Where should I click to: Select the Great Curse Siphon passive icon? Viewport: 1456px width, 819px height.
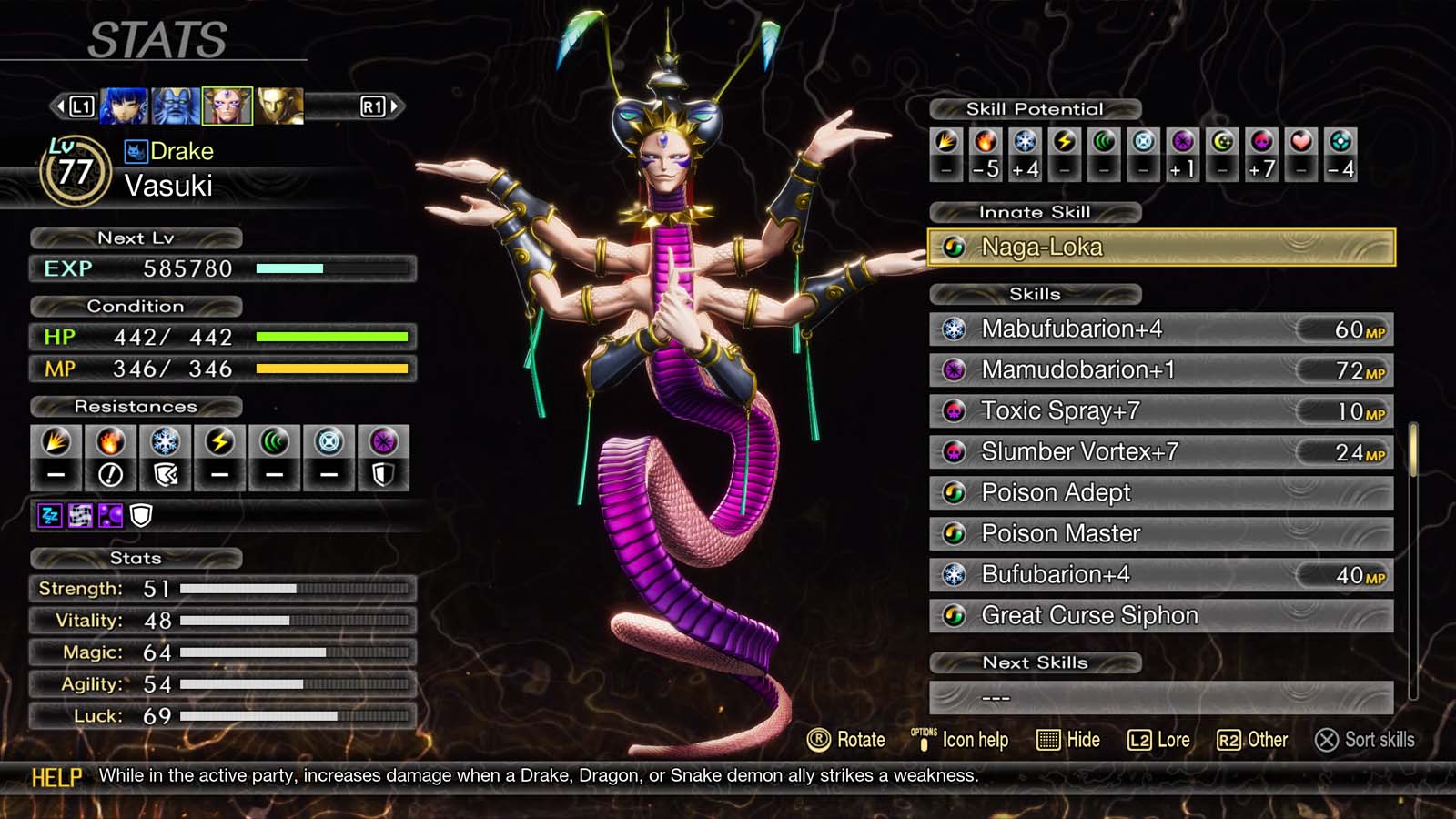click(x=955, y=615)
